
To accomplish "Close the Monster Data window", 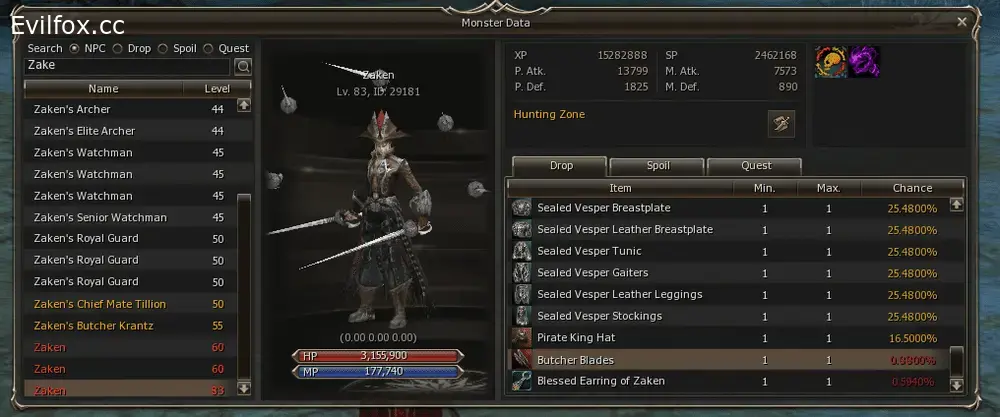I will click(x=962, y=21).
